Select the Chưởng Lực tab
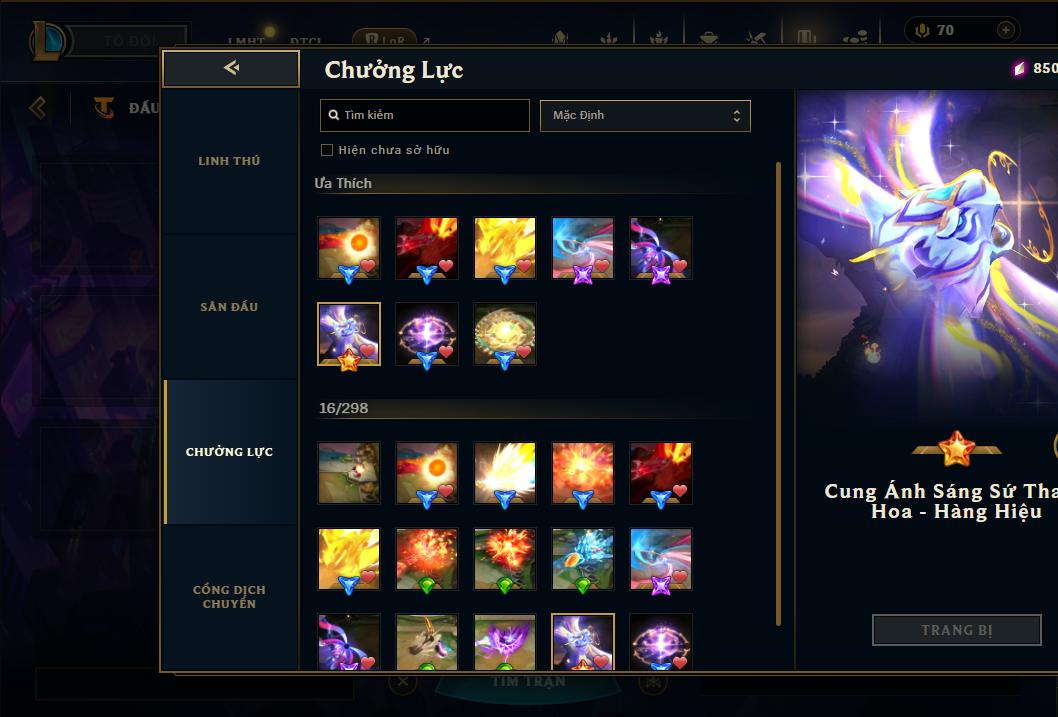The width and height of the screenshot is (1058, 717). [229, 452]
